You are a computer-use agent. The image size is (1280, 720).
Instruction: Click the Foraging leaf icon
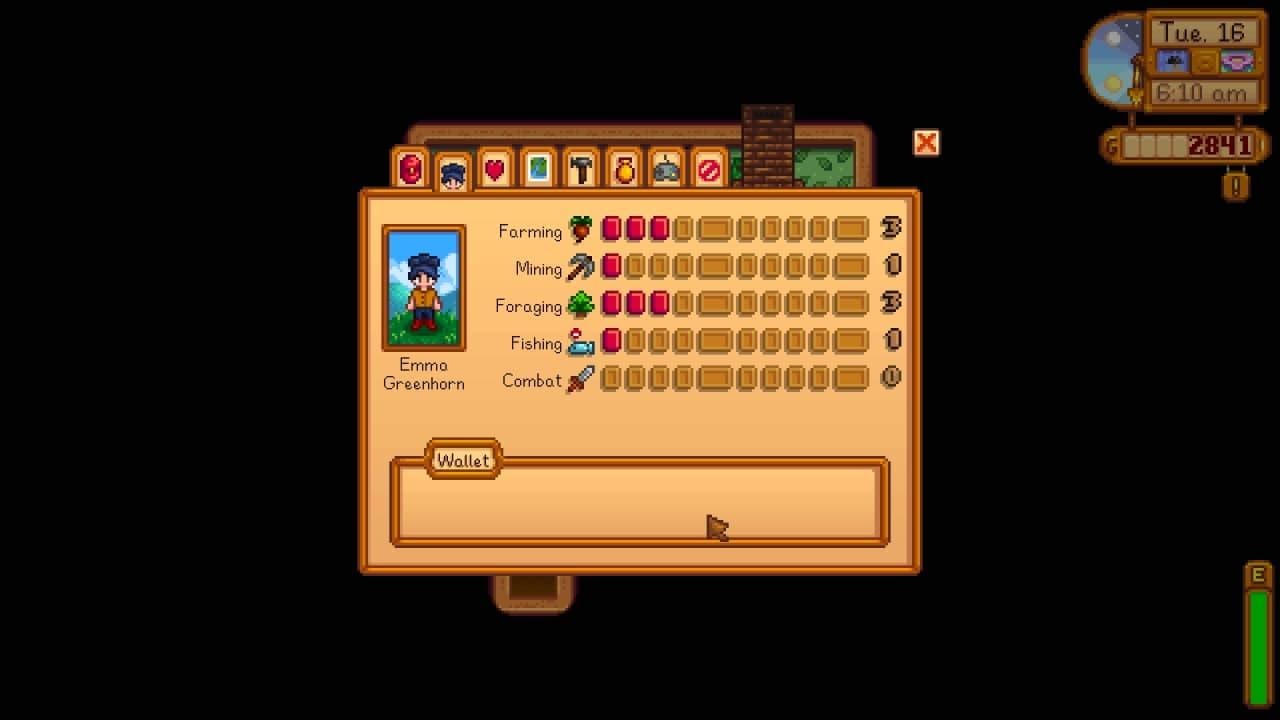(x=581, y=304)
